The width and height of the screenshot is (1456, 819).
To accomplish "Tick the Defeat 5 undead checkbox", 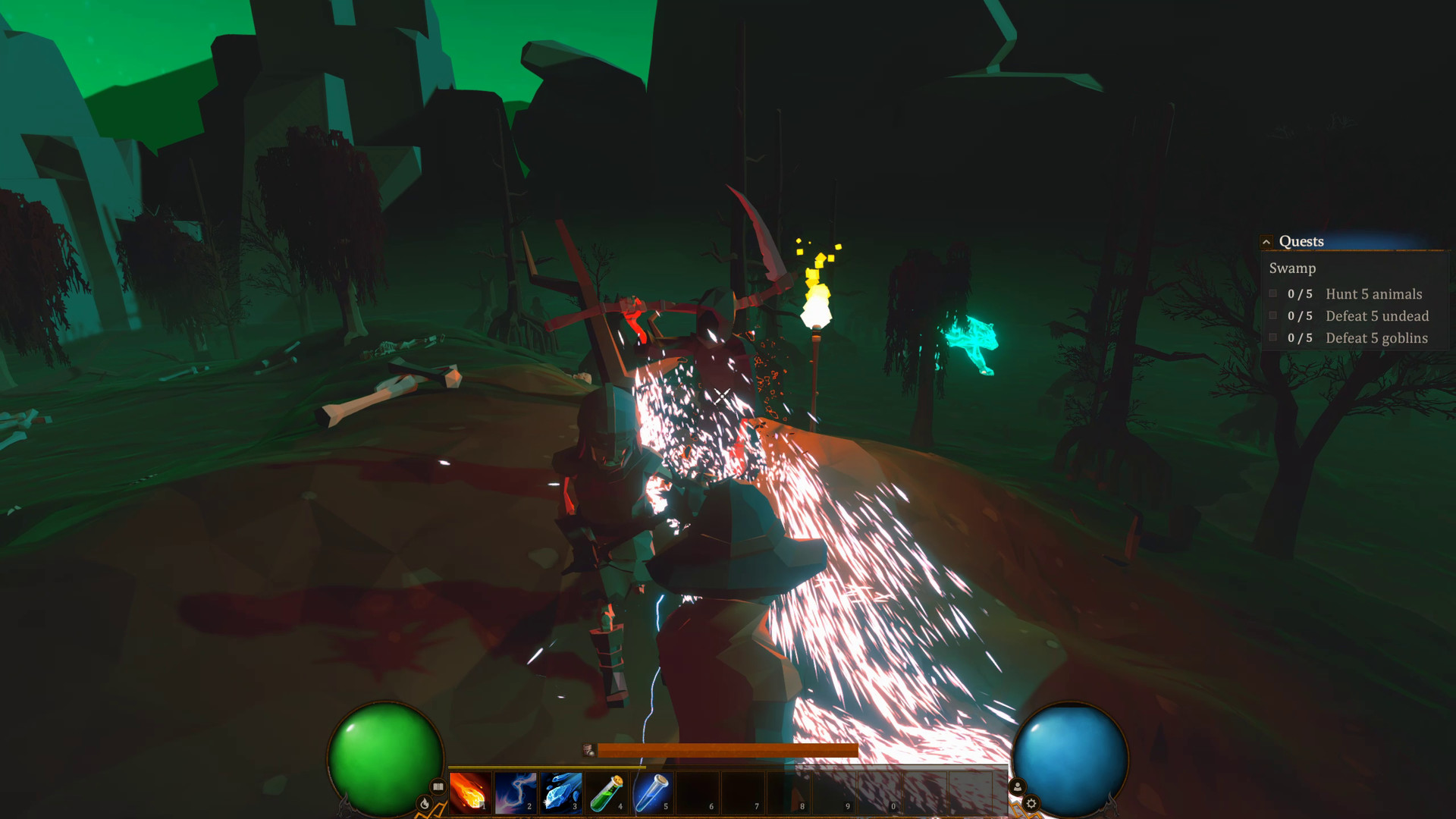I will pos(1272,316).
